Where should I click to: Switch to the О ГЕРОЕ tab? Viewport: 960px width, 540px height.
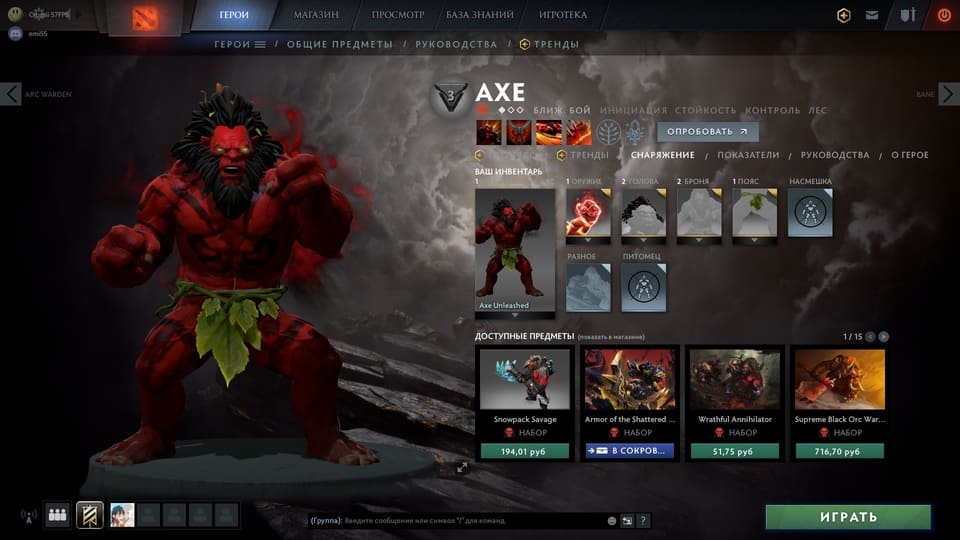click(909, 155)
